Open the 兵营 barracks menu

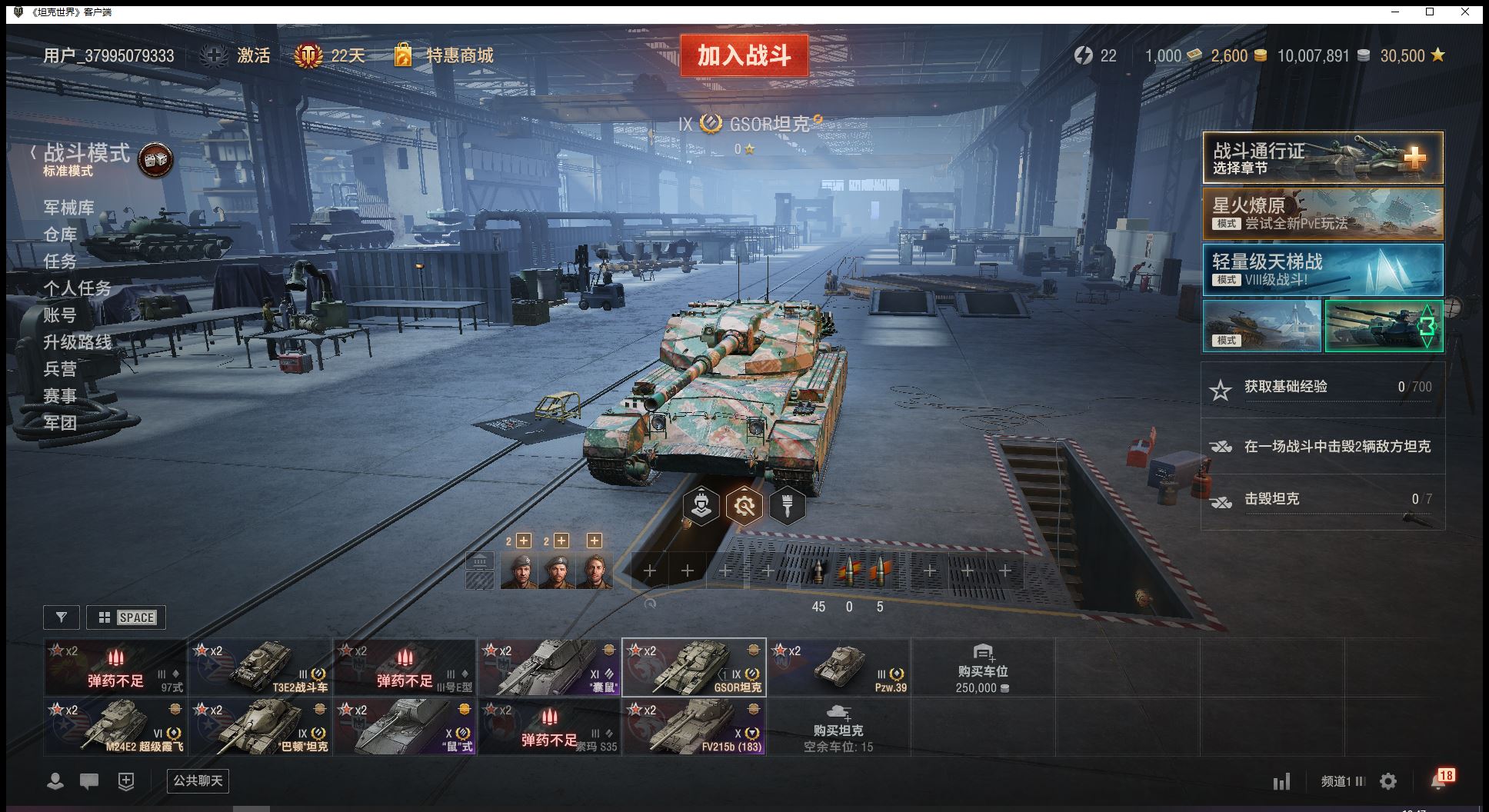point(60,369)
